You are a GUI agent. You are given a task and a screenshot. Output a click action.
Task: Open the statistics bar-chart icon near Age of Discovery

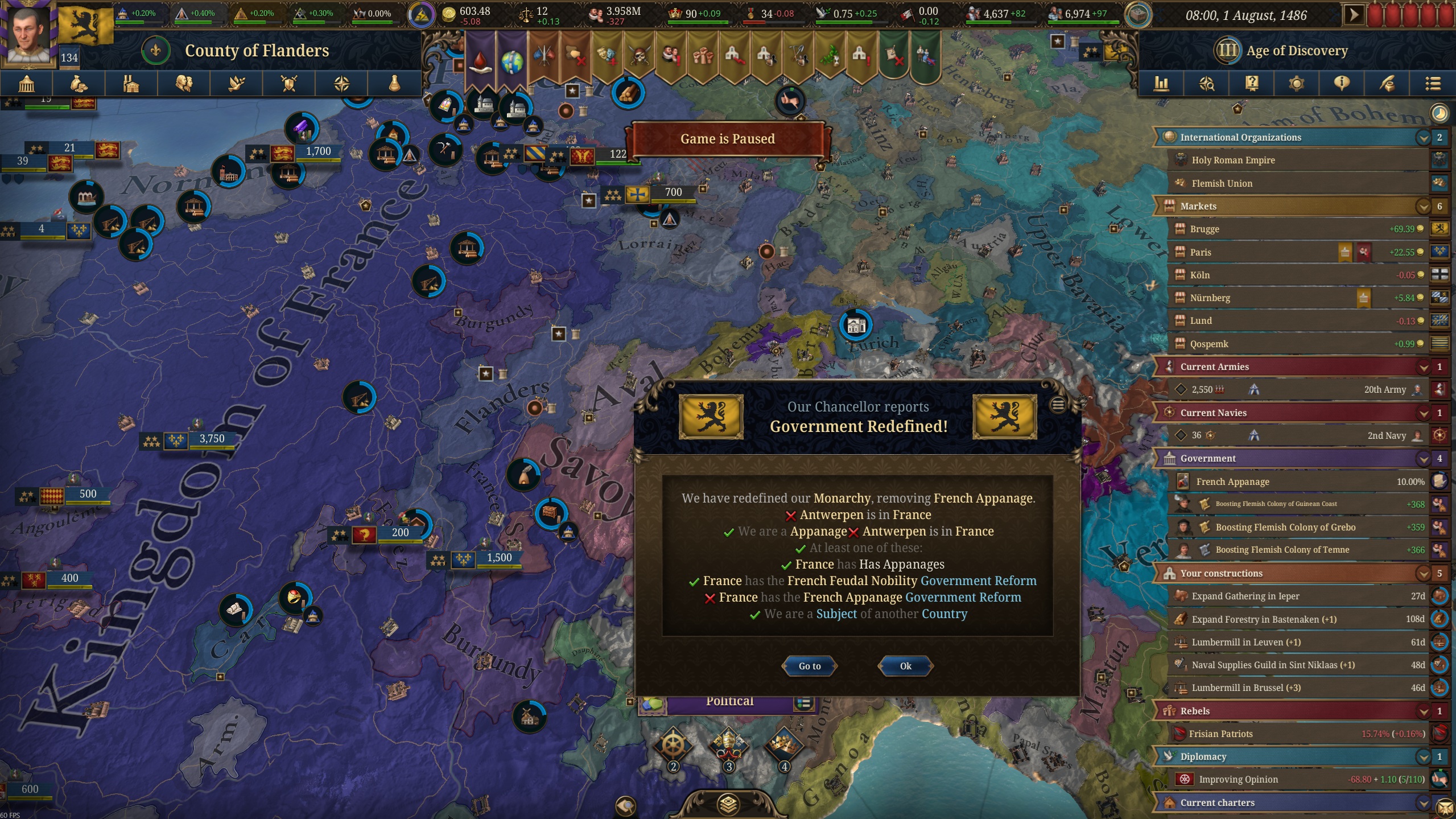pyautogui.click(x=1161, y=83)
